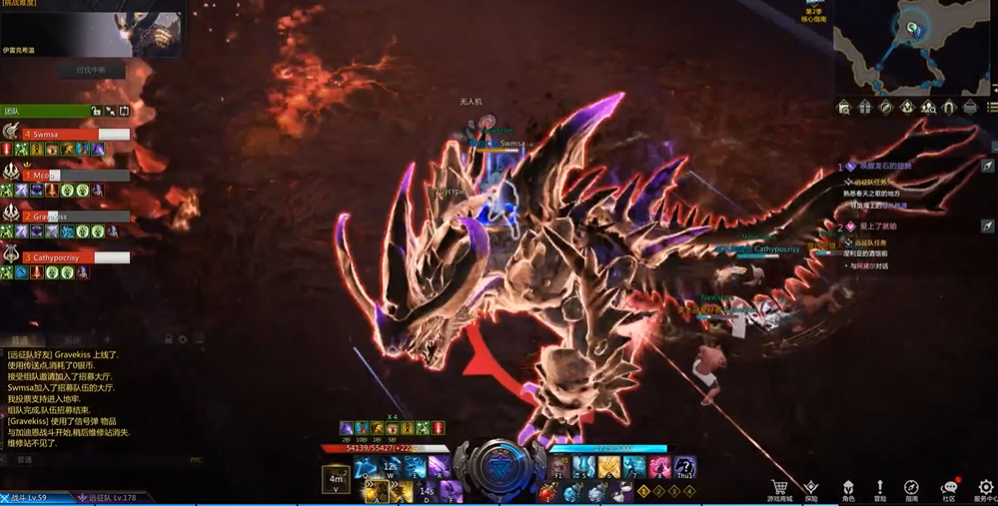Open the 游戏商城 game shop
Screen dimensions: 998x506
tap(779, 489)
